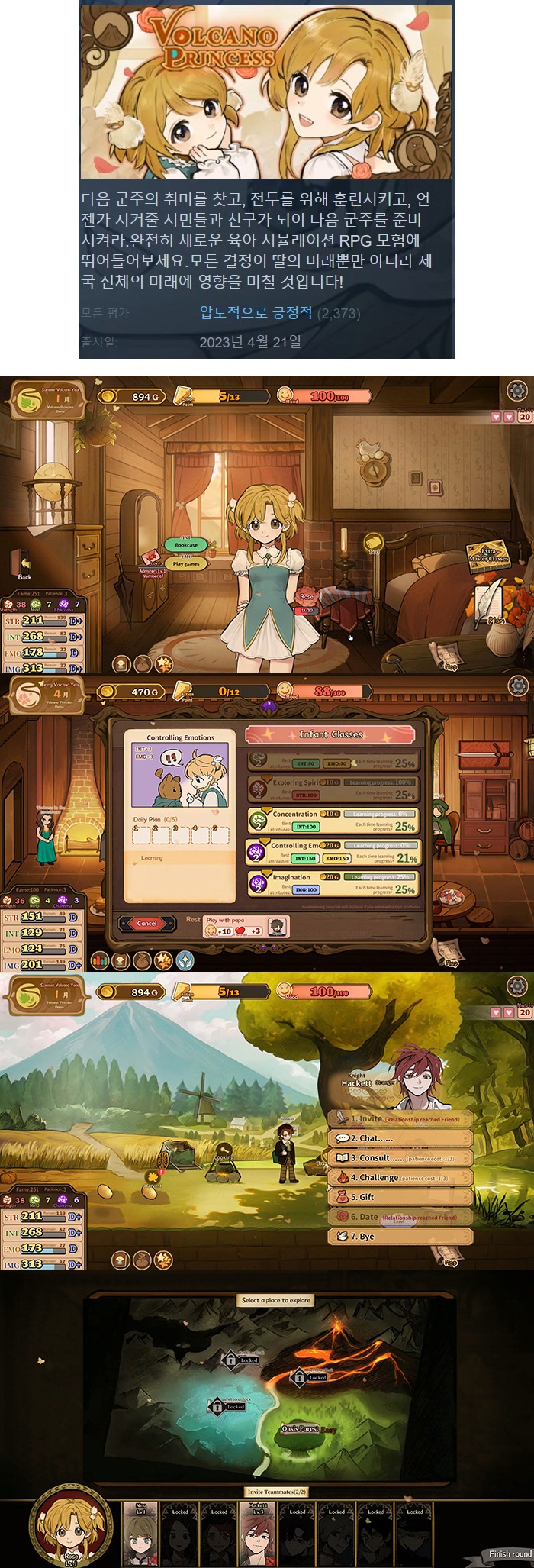Image resolution: width=534 pixels, height=1568 pixels.
Task: Choose the Play games option
Action: (x=186, y=564)
